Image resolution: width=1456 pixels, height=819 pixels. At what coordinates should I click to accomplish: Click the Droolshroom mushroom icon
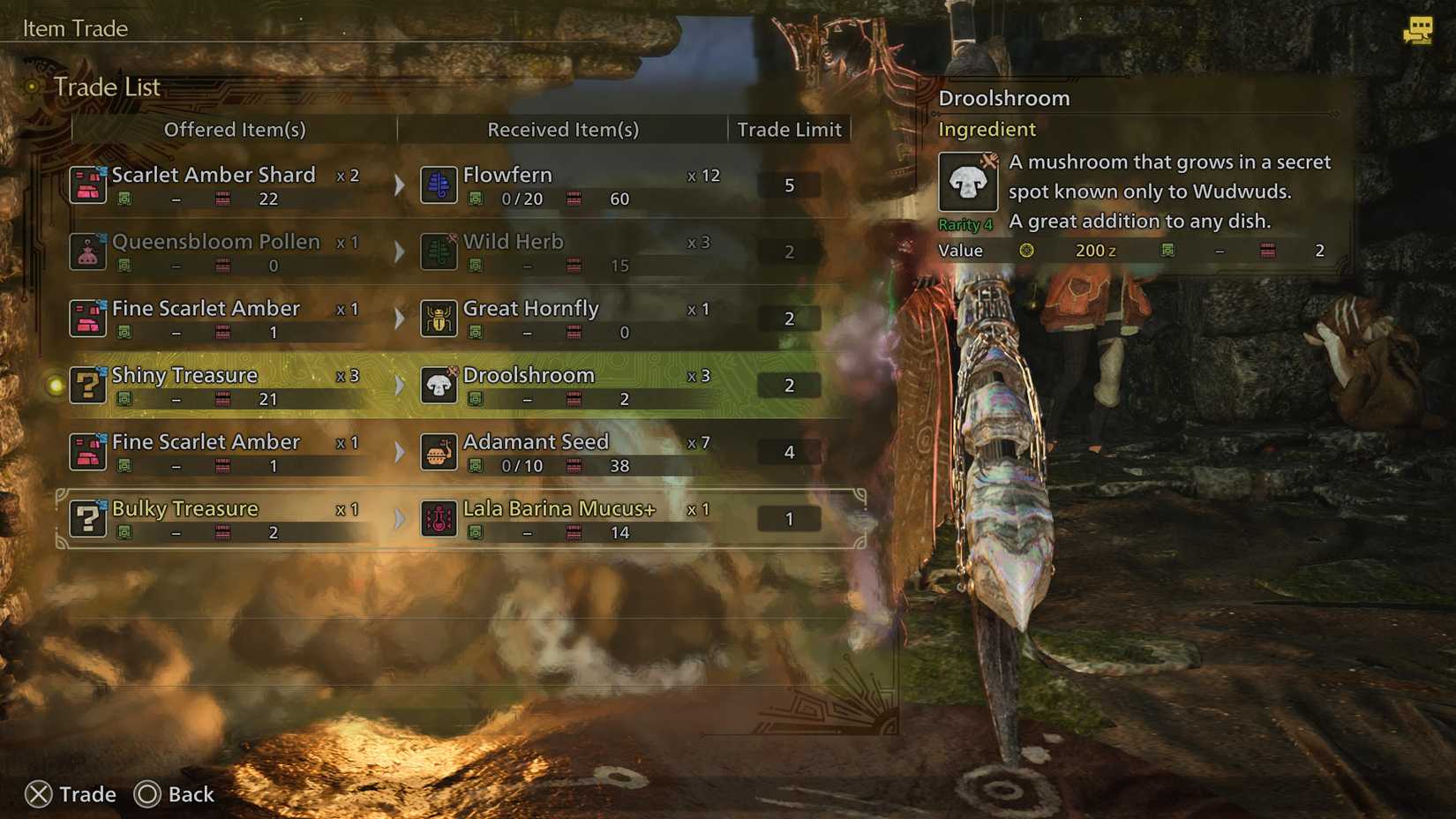(439, 385)
